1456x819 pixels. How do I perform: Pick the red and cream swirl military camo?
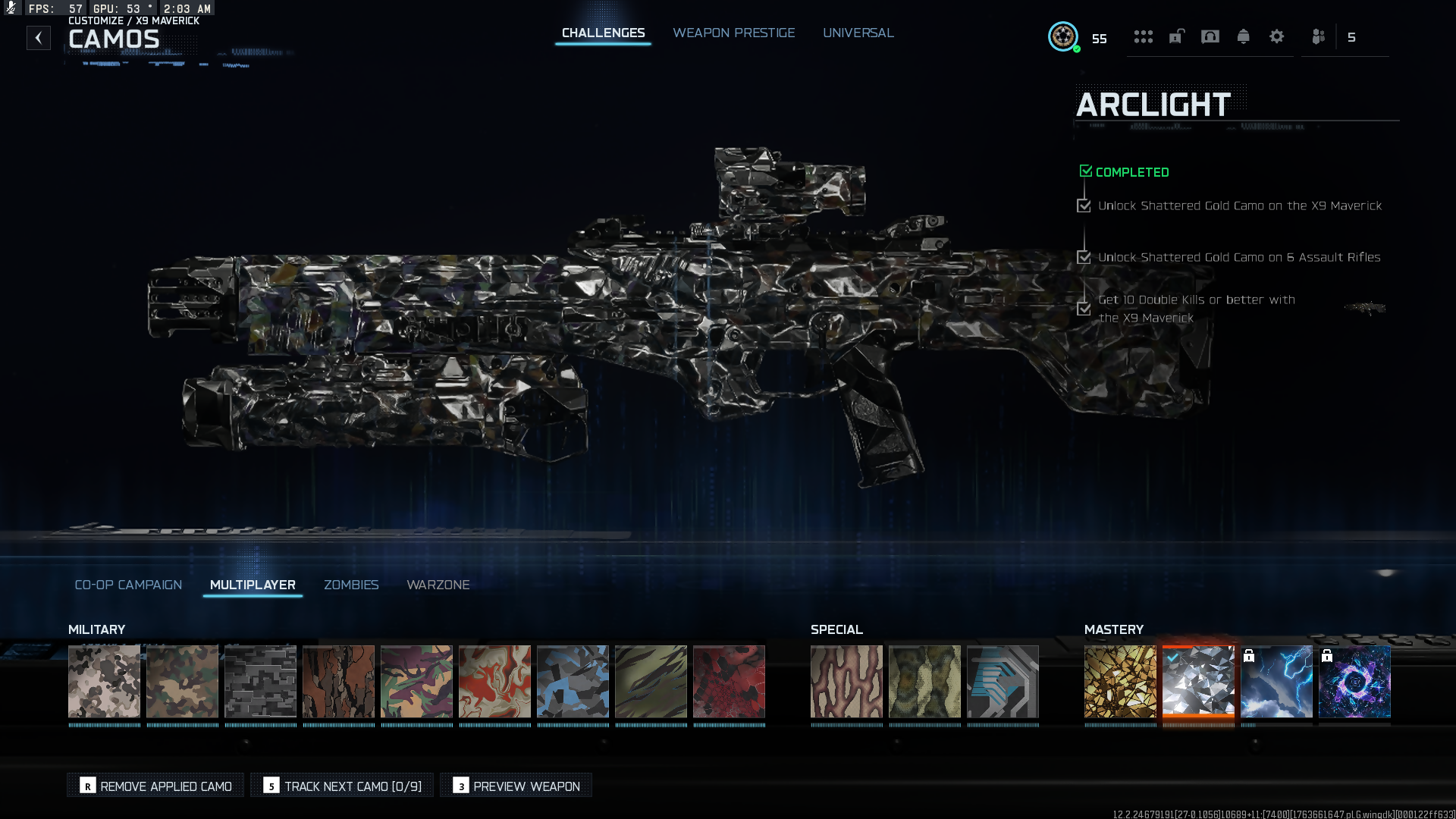point(494,681)
